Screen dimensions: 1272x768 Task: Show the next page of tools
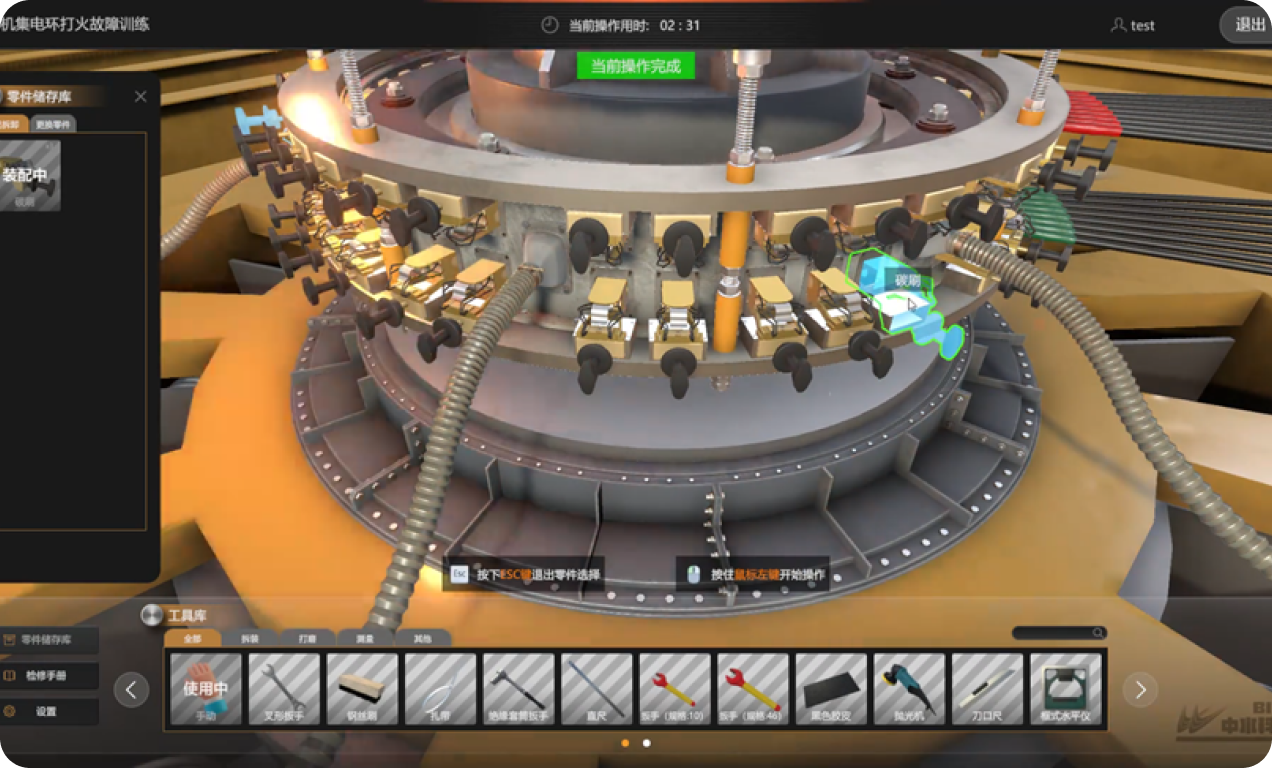(x=1140, y=689)
